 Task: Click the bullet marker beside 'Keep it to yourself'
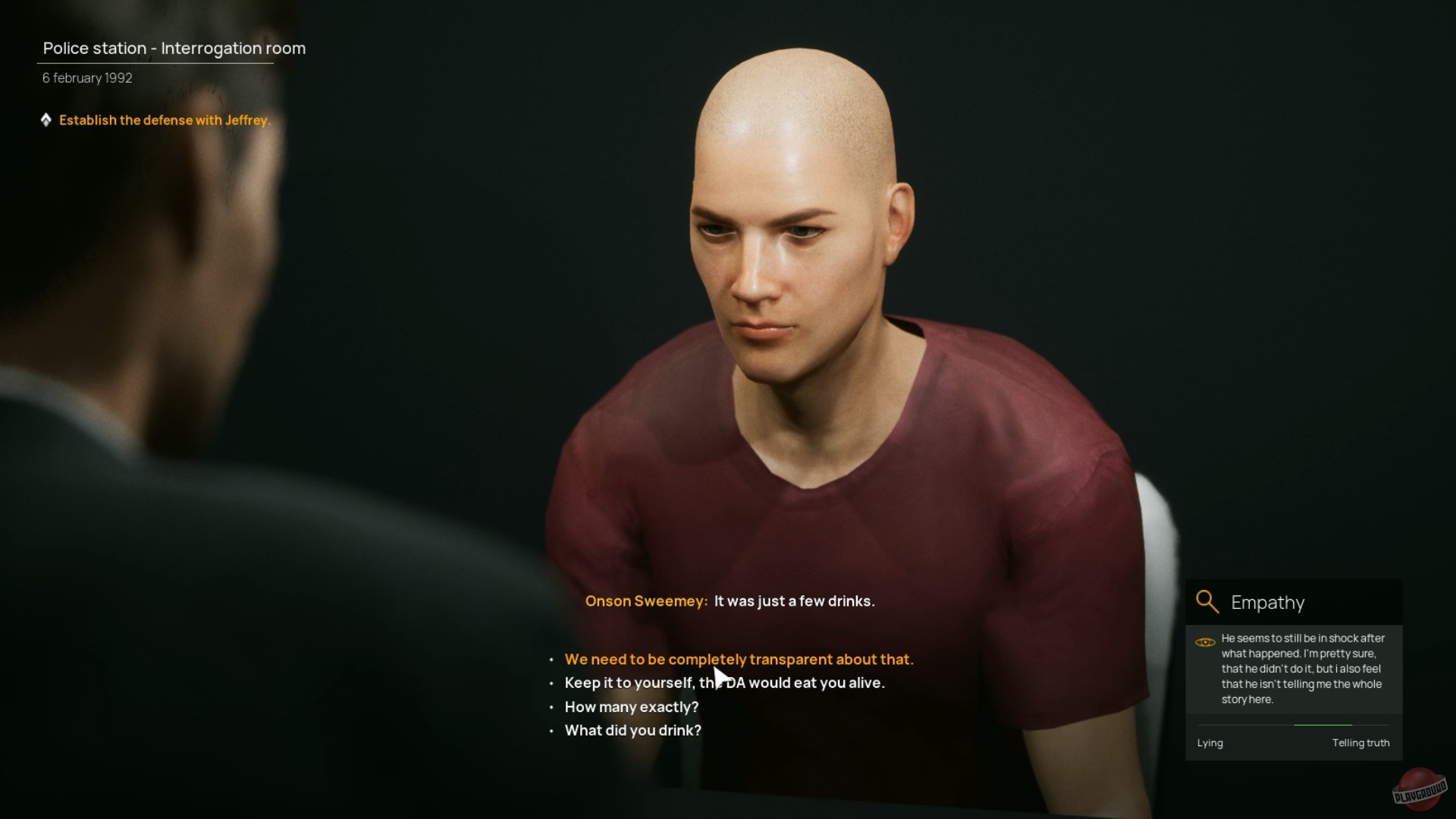(x=551, y=683)
